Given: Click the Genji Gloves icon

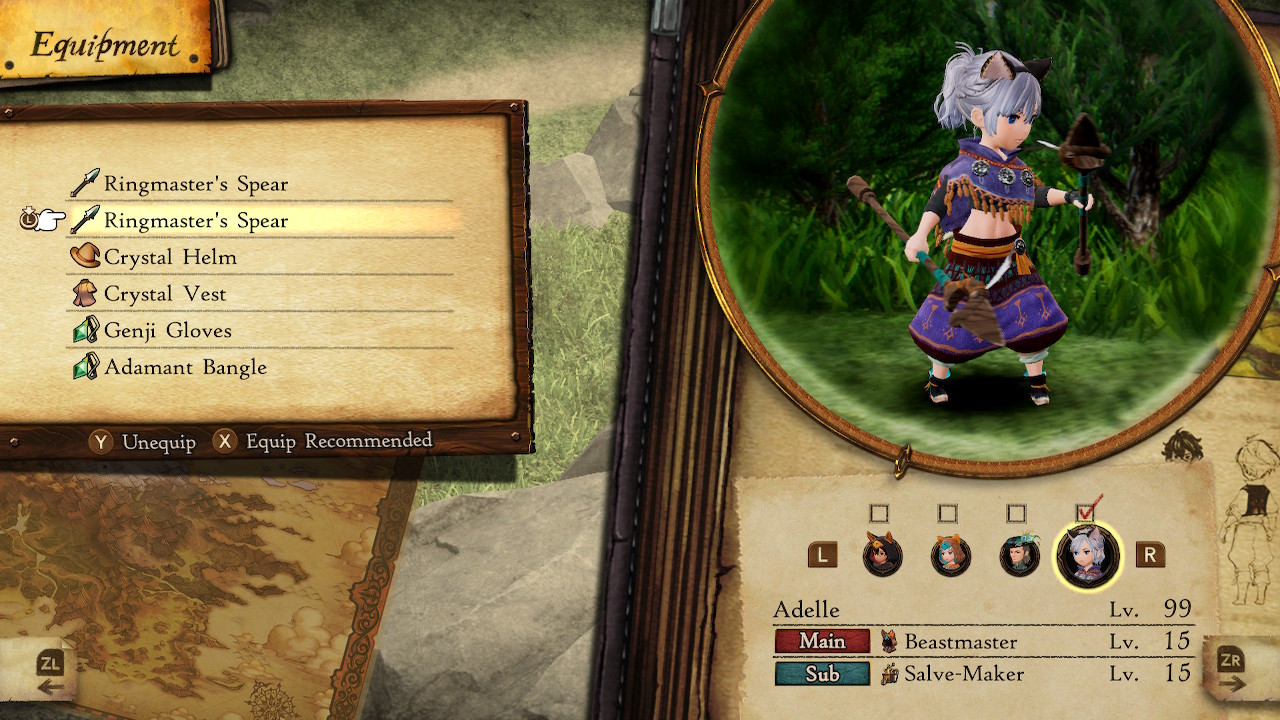Looking at the screenshot, I should tap(85, 330).
